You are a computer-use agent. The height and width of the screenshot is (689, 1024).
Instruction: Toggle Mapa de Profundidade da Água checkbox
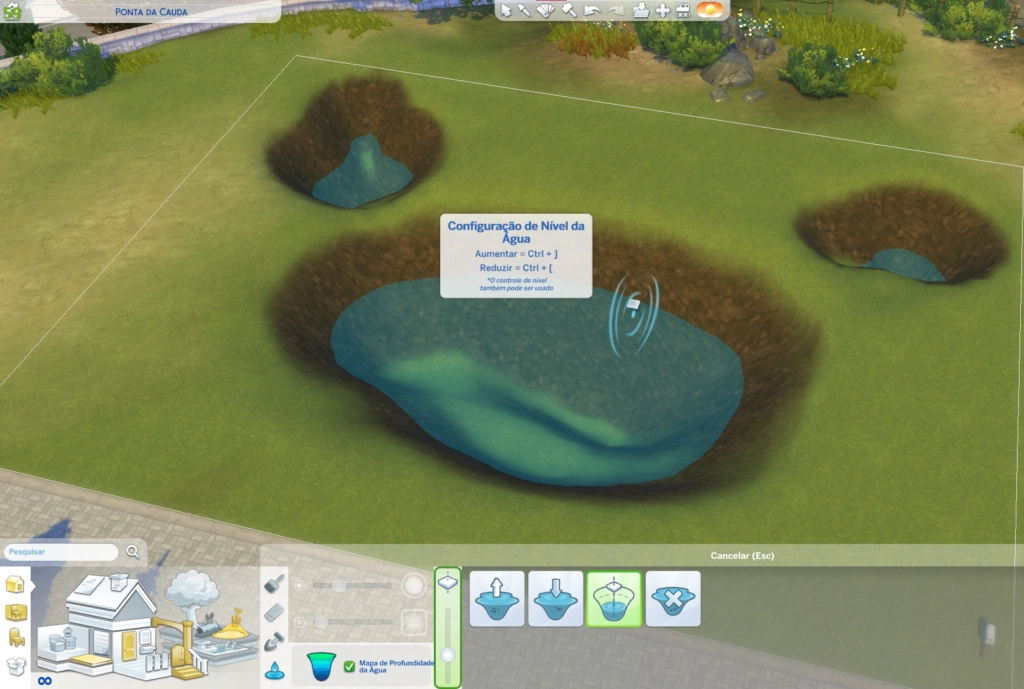(349, 665)
